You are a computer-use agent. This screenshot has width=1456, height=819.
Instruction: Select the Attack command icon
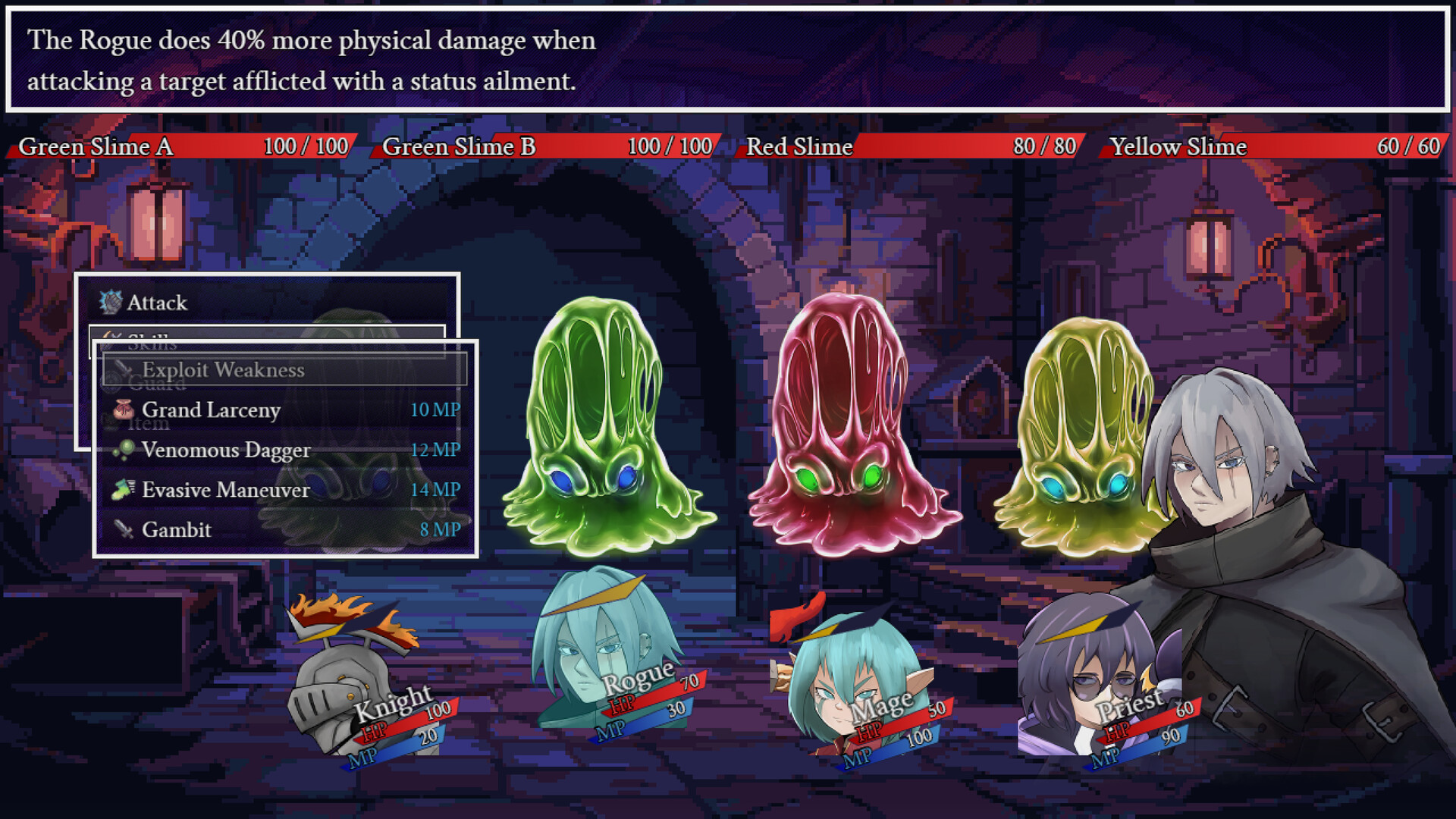112,303
